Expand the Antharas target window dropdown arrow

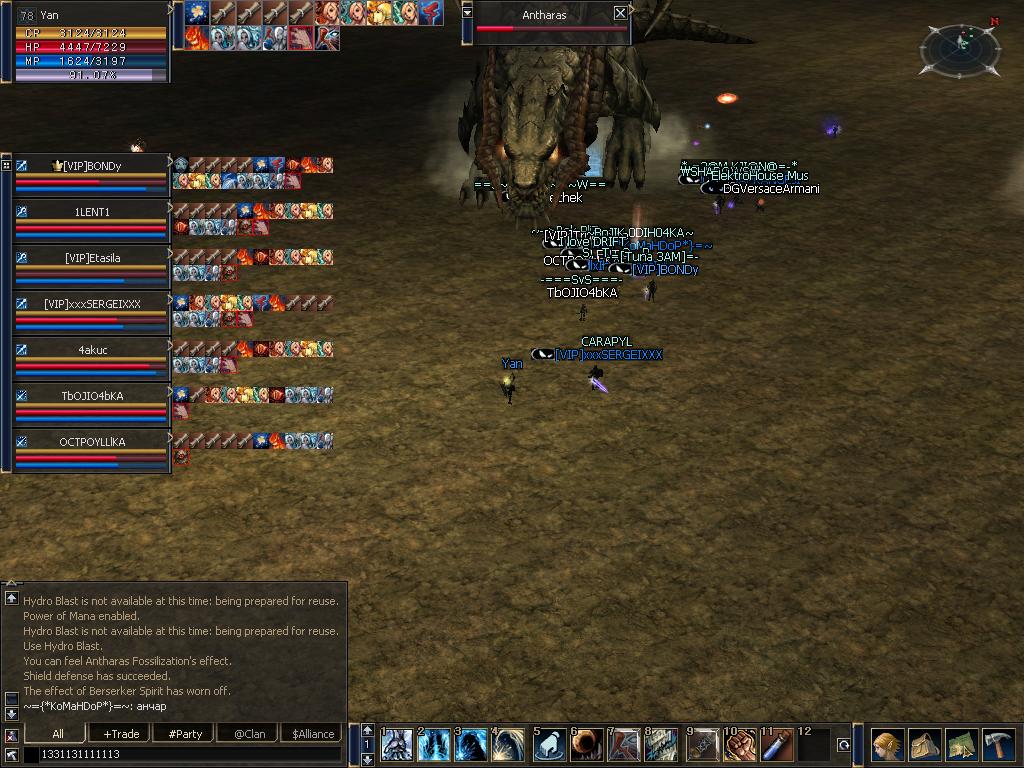click(467, 13)
